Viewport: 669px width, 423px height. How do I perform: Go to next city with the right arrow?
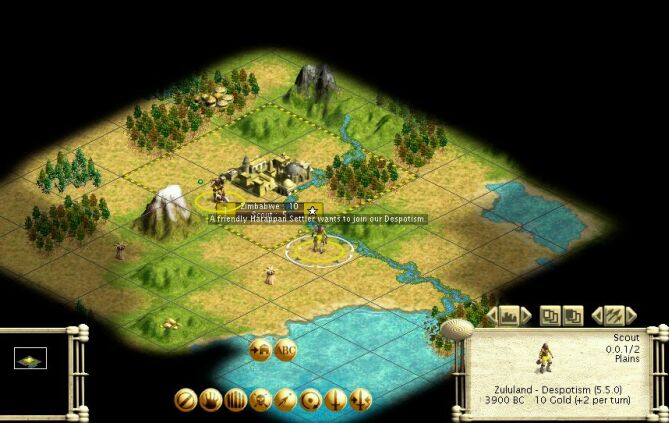pyautogui.click(x=527, y=316)
